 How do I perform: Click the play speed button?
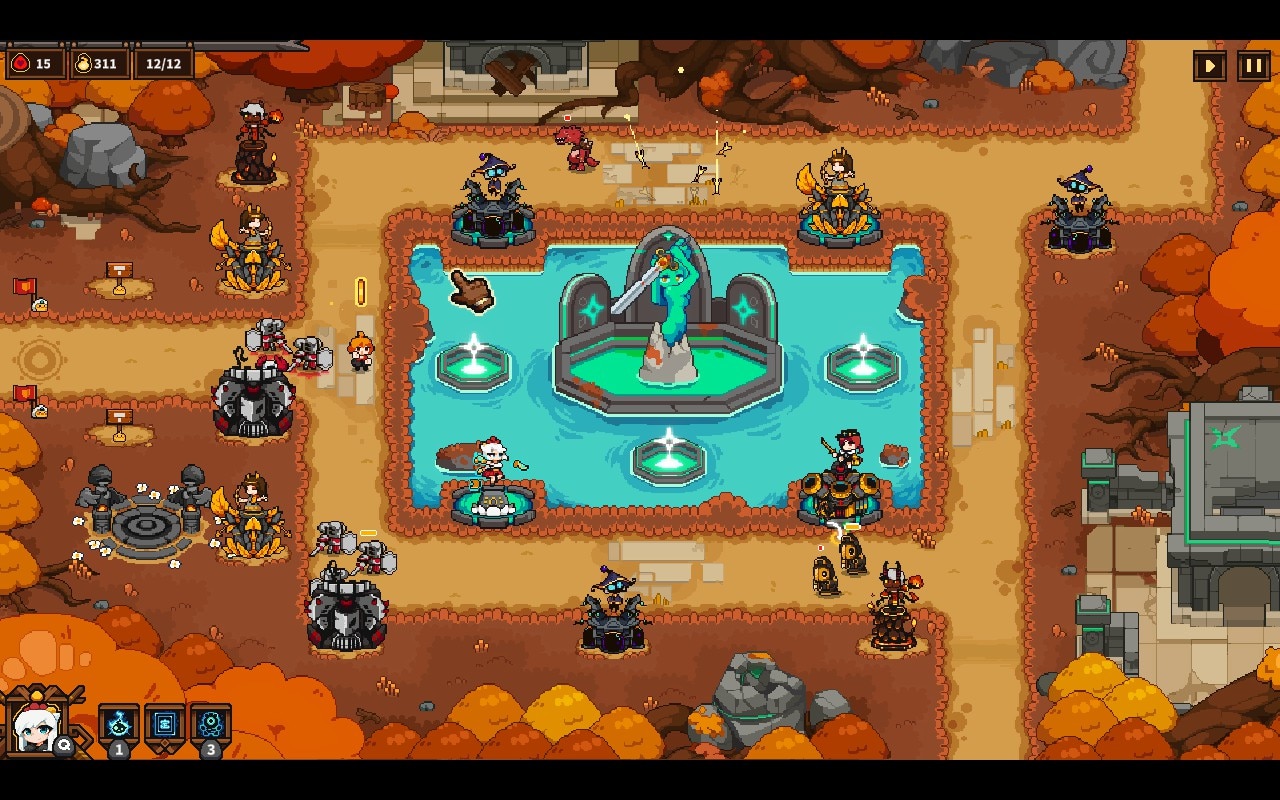pos(1210,66)
